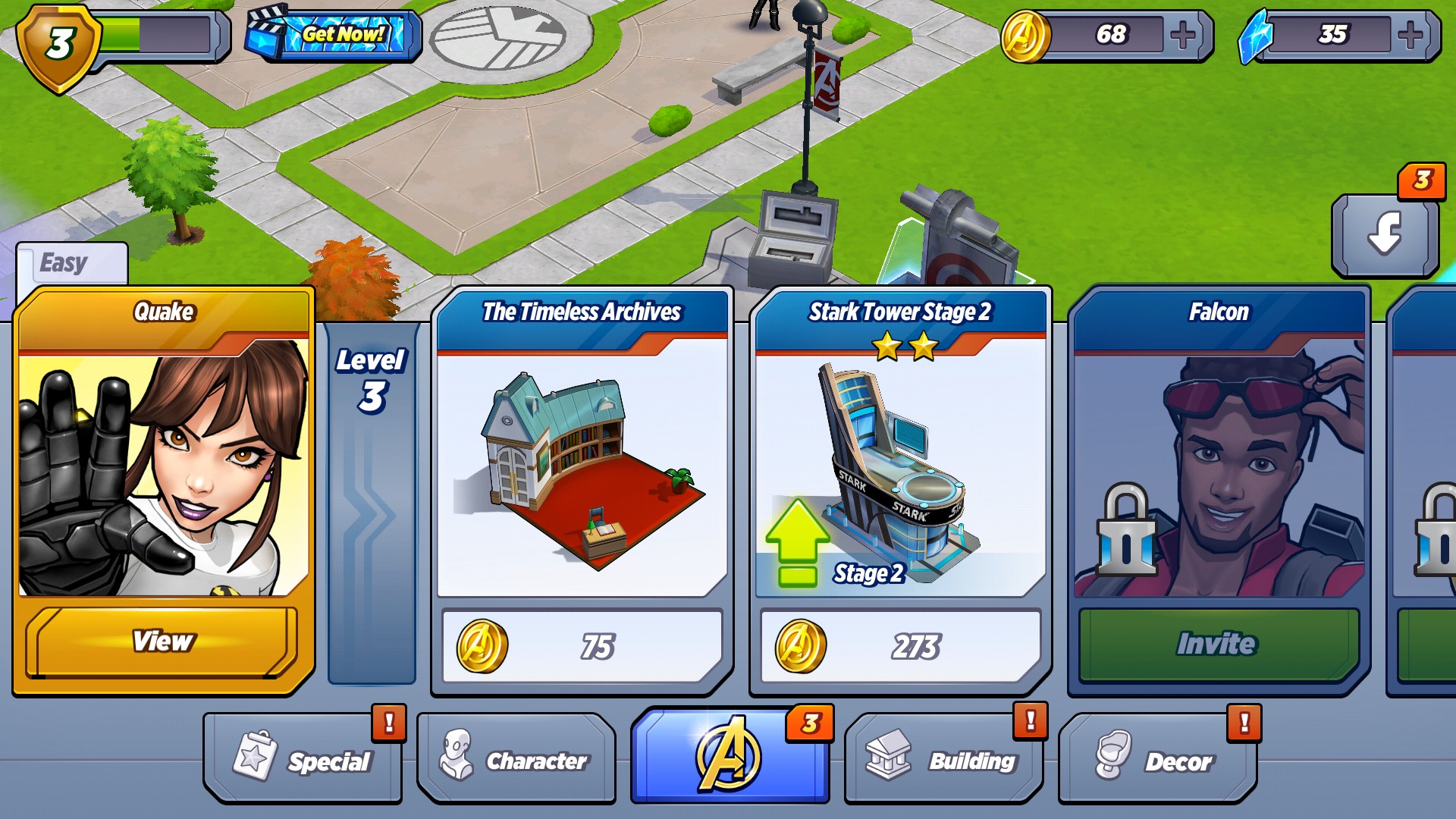Screen dimensions: 1456x819
Task: Invite Falcon to the academy
Action: pos(1218,644)
